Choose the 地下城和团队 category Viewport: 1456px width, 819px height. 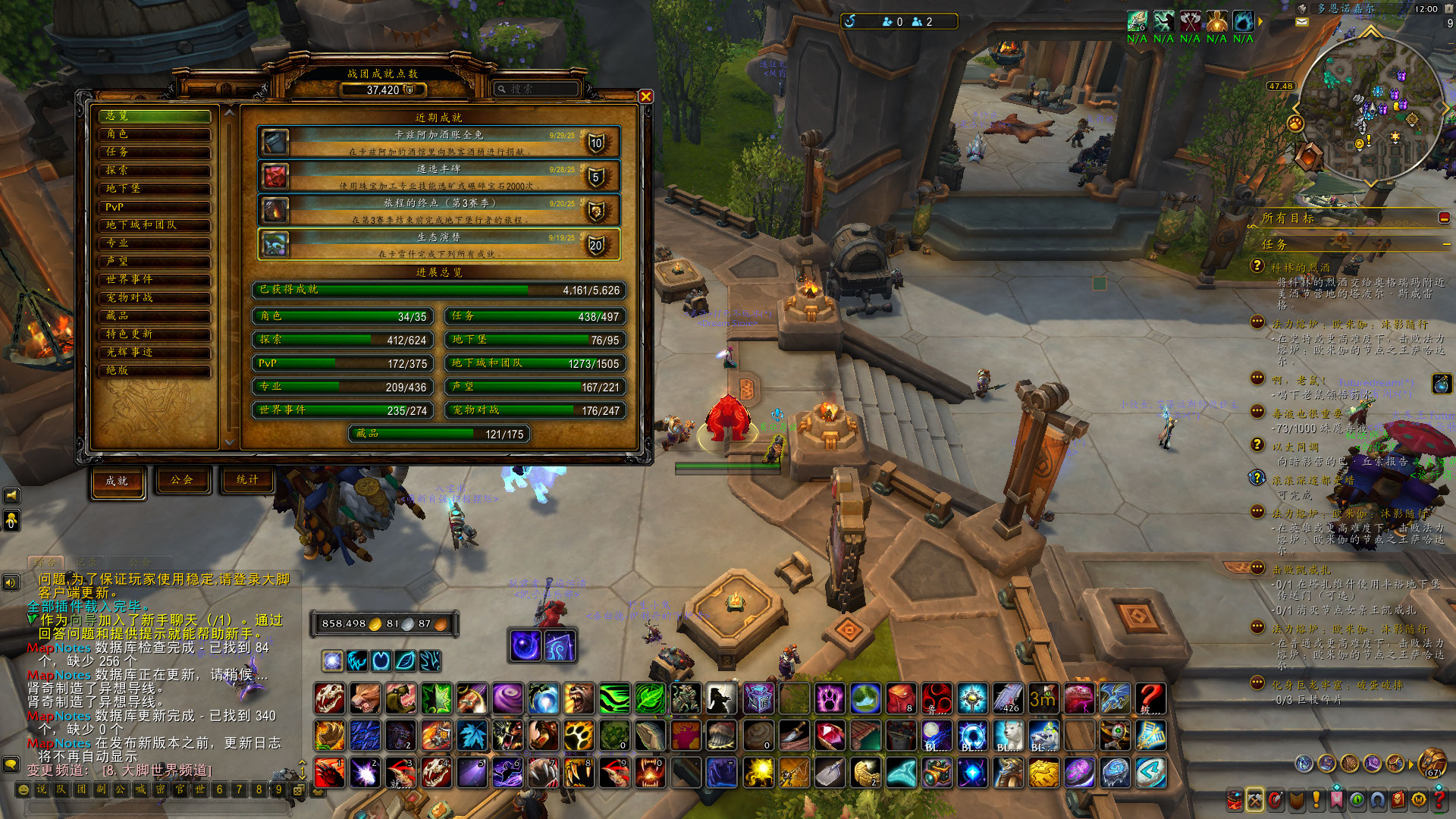[155, 225]
